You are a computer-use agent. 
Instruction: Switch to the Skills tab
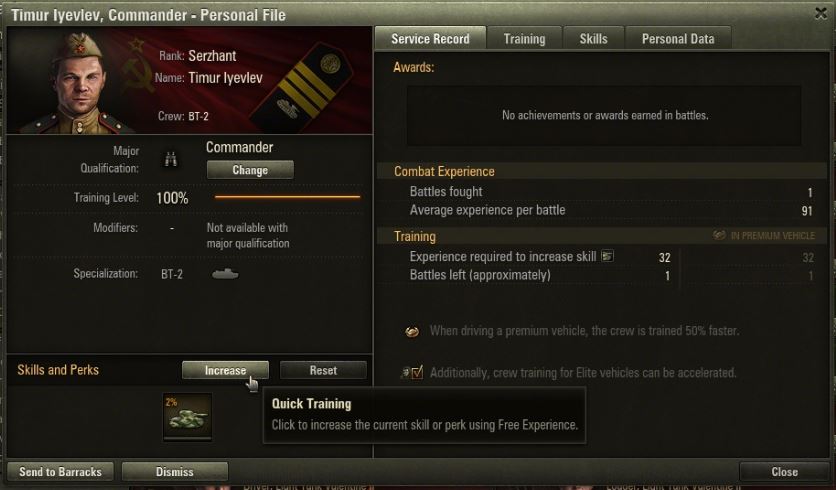click(593, 39)
